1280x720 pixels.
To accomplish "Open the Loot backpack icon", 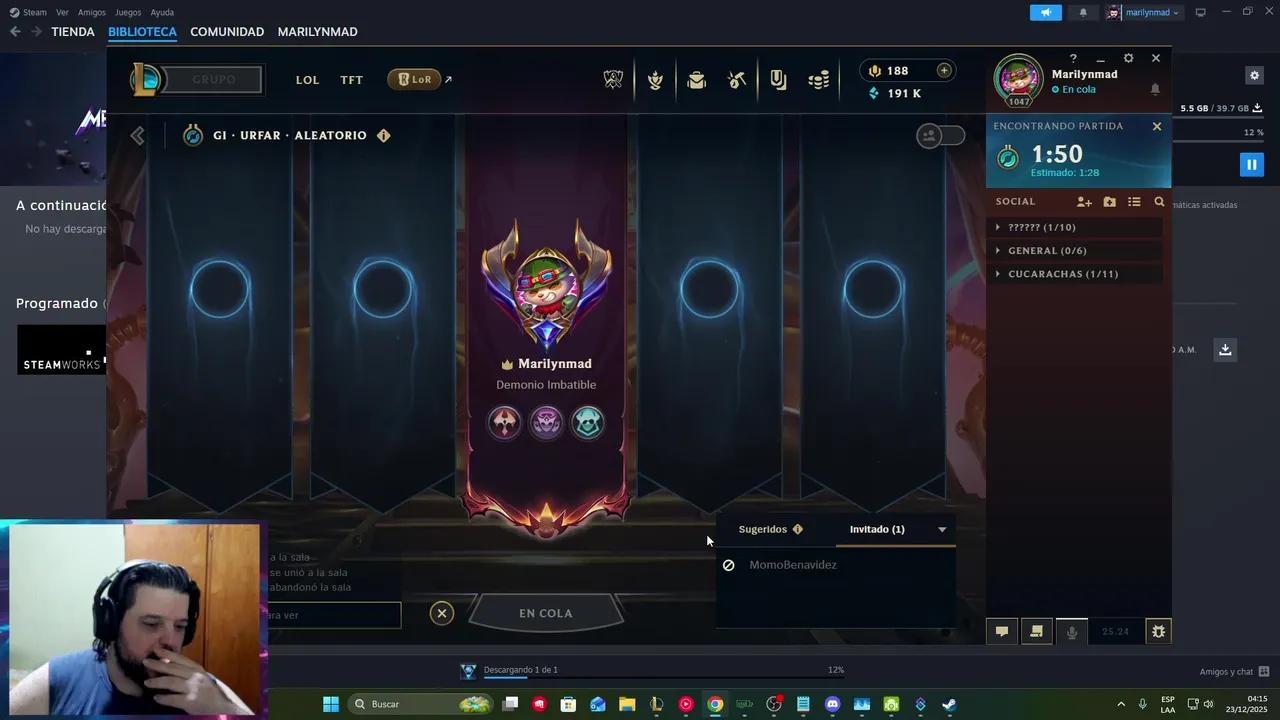I will tap(696, 80).
